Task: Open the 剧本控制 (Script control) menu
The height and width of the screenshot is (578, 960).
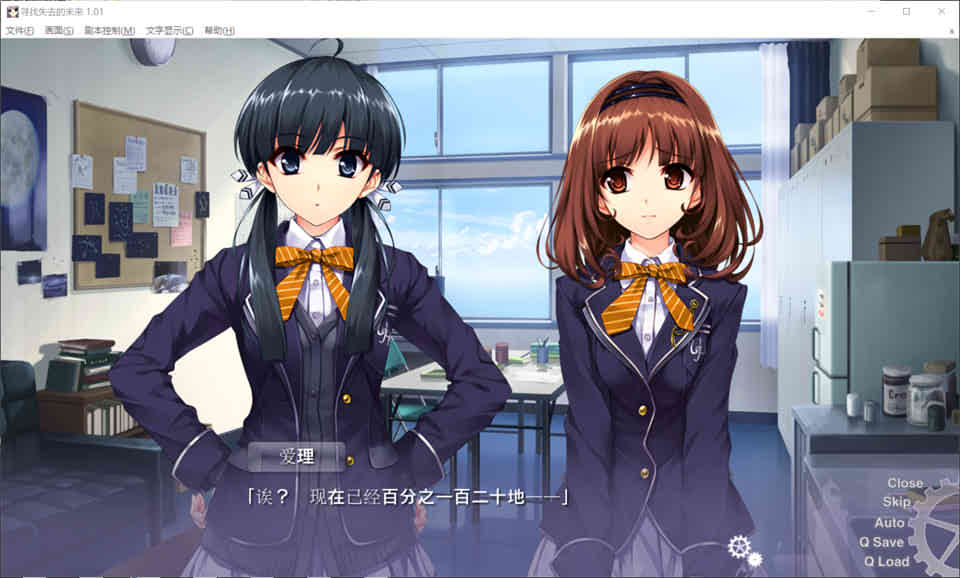Action: point(109,31)
